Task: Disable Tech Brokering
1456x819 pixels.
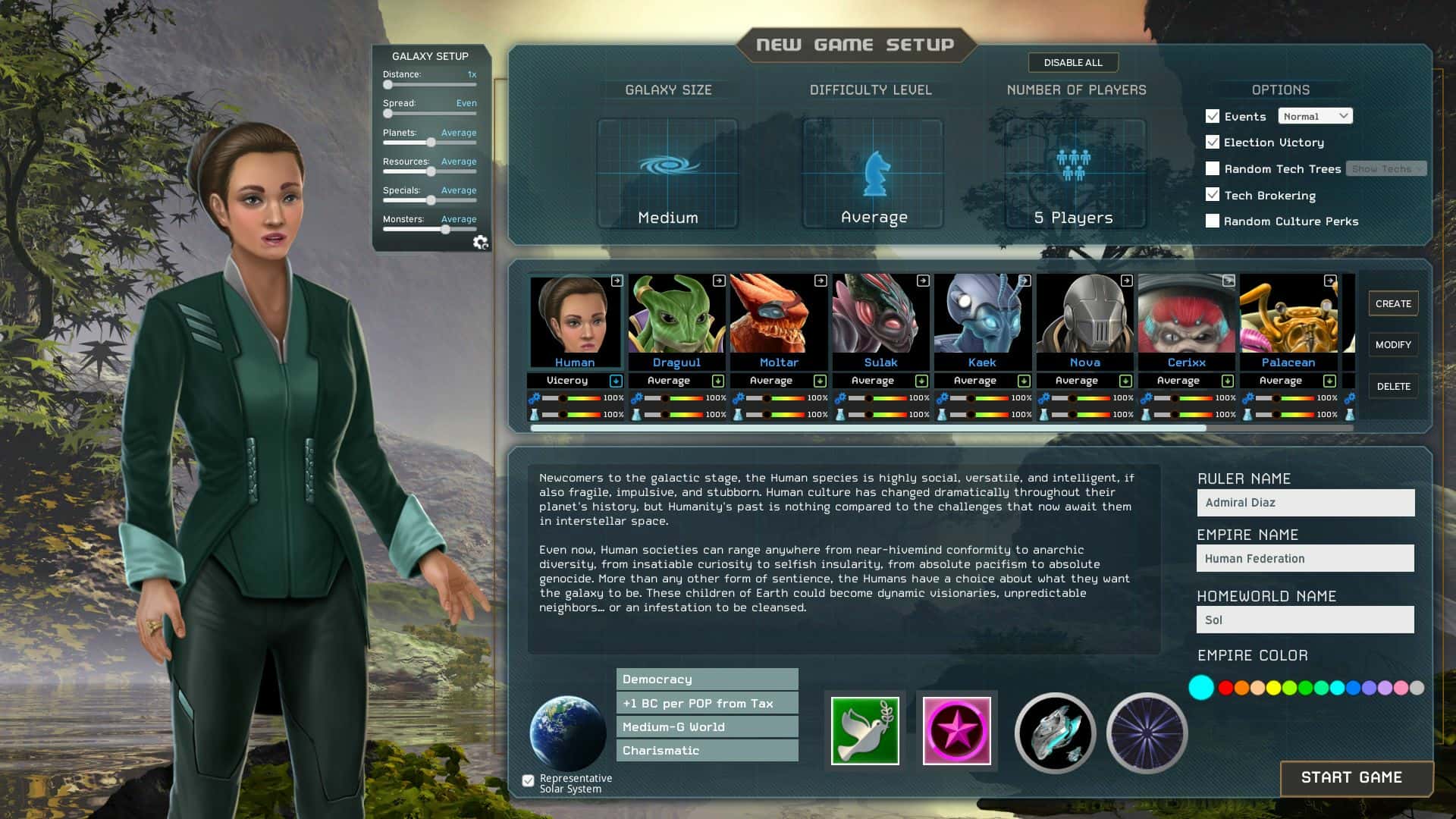Action: [1213, 195]
